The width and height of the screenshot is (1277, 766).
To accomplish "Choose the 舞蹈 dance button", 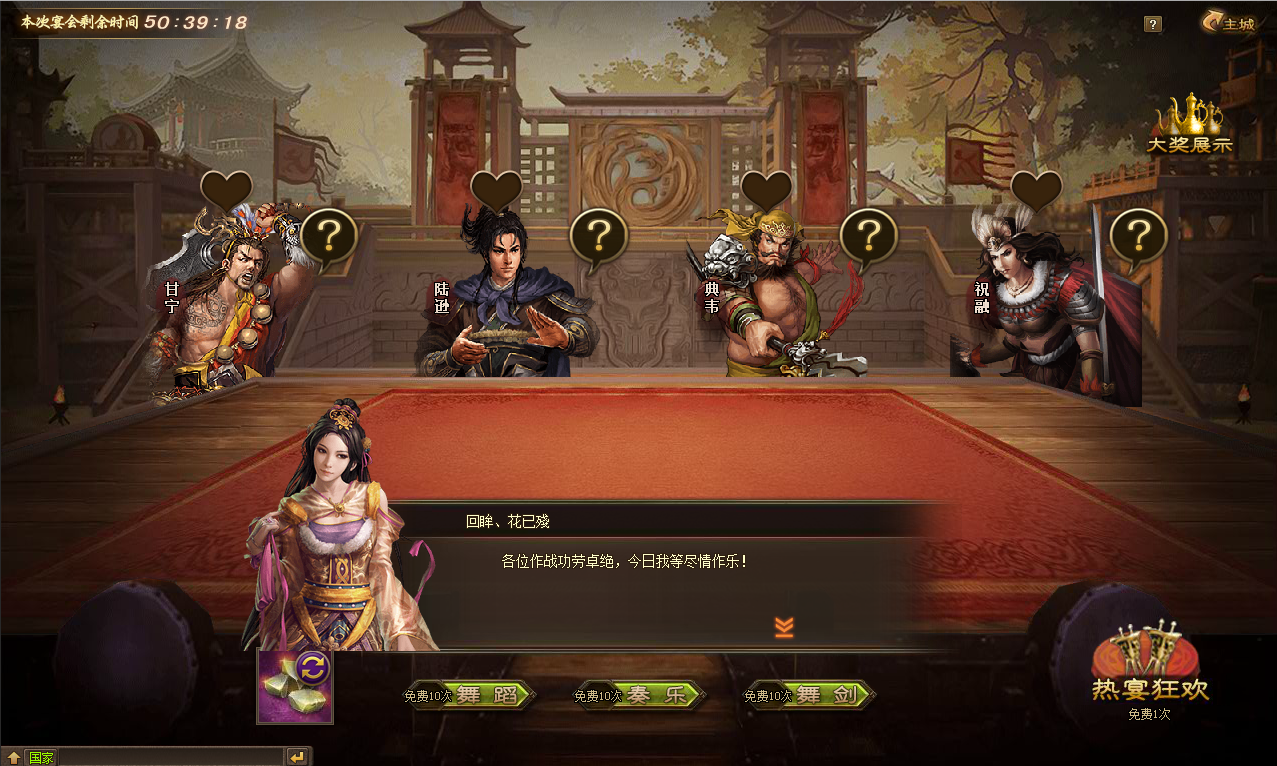I will 486,696.
